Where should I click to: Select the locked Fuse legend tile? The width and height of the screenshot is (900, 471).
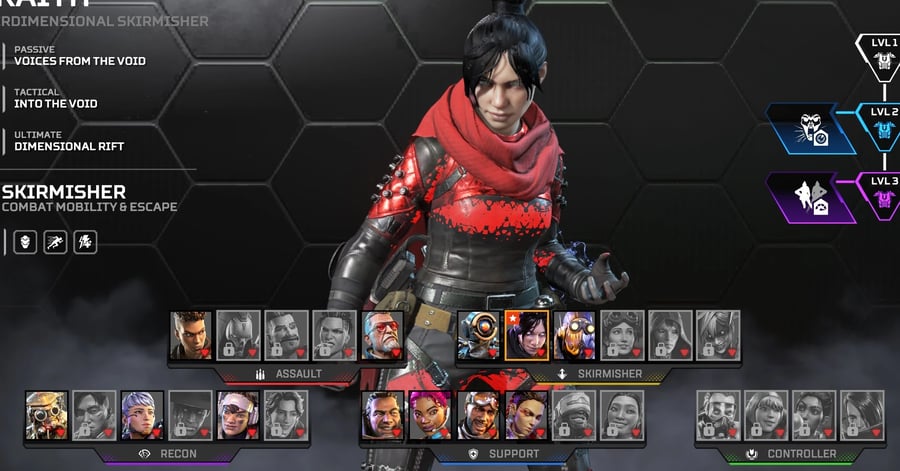[x=286, y=335]
